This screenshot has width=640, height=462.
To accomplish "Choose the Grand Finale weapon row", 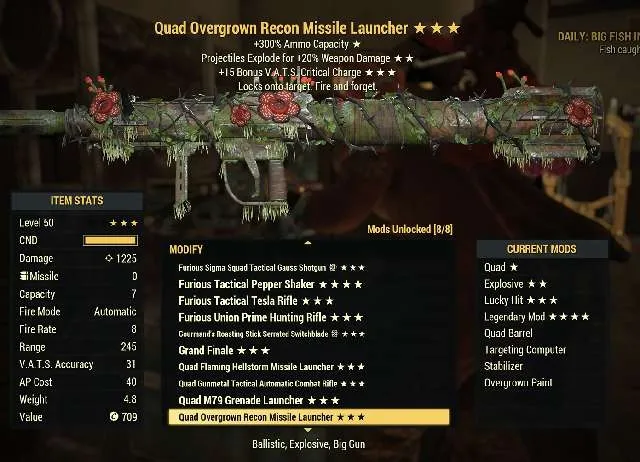I will [224, 350].
